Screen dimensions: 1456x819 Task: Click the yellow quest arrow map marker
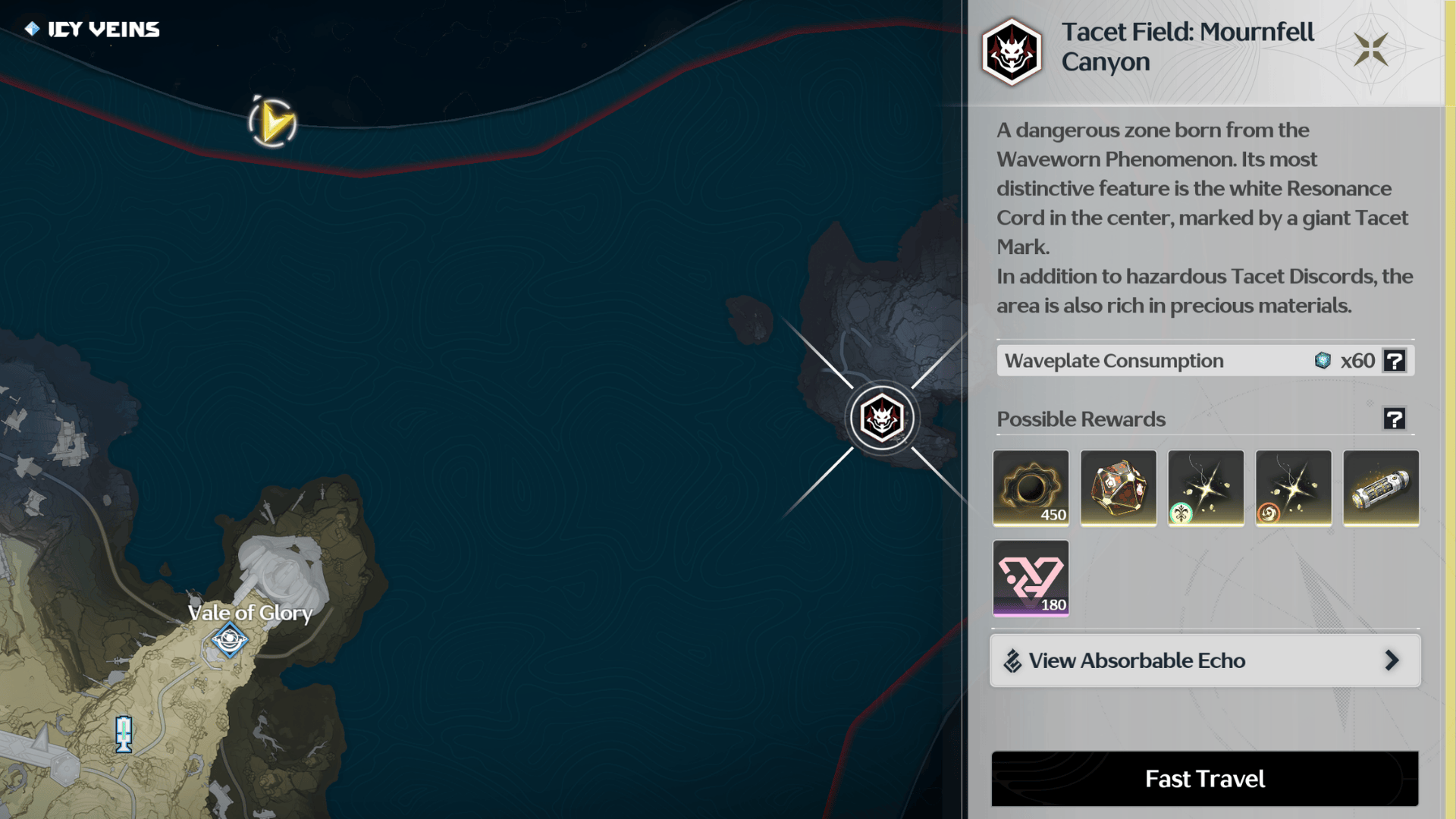272,122
